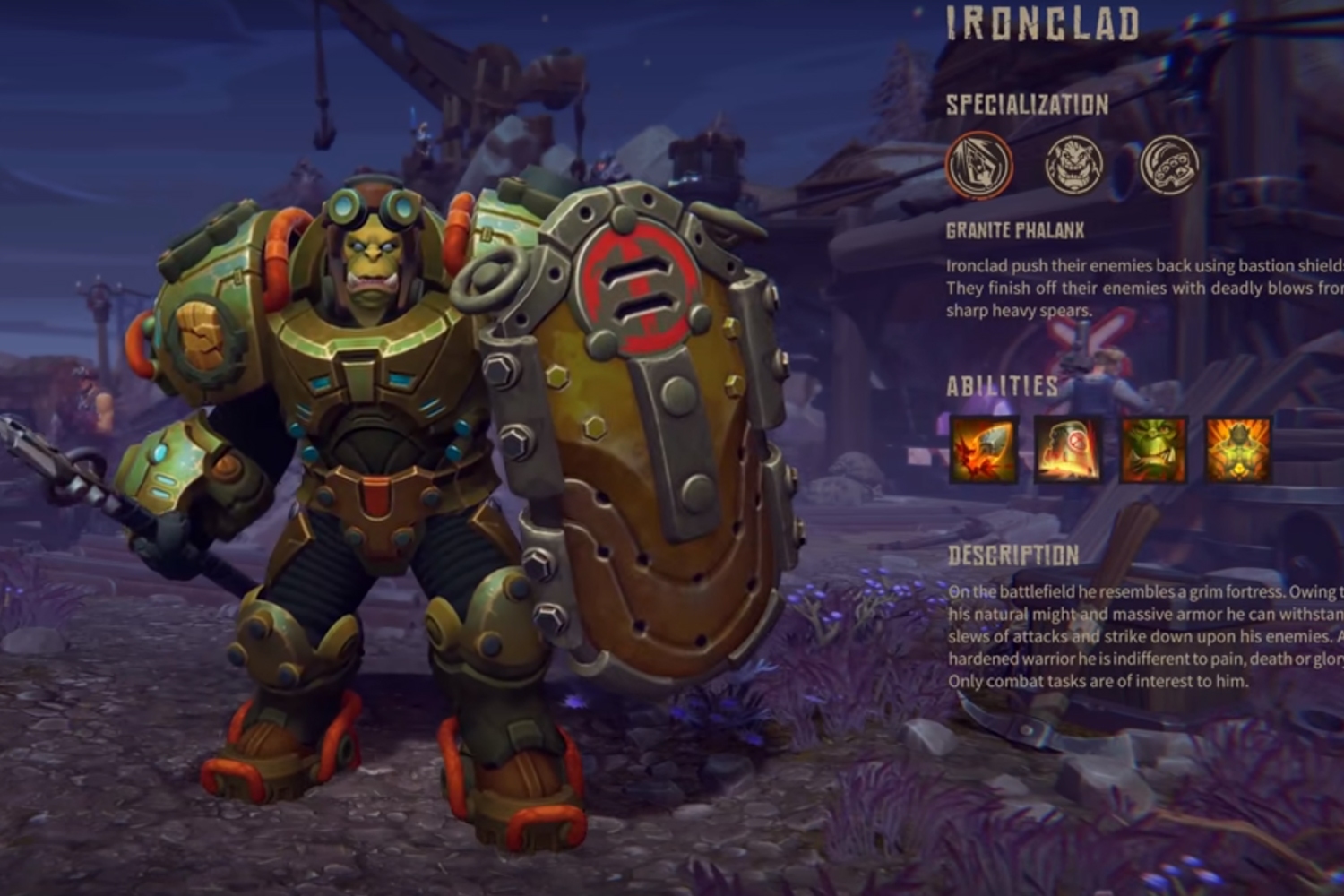Screen dimensions: 1344x896
Task: View the spearhead strike ability
Action: [984, 450]
